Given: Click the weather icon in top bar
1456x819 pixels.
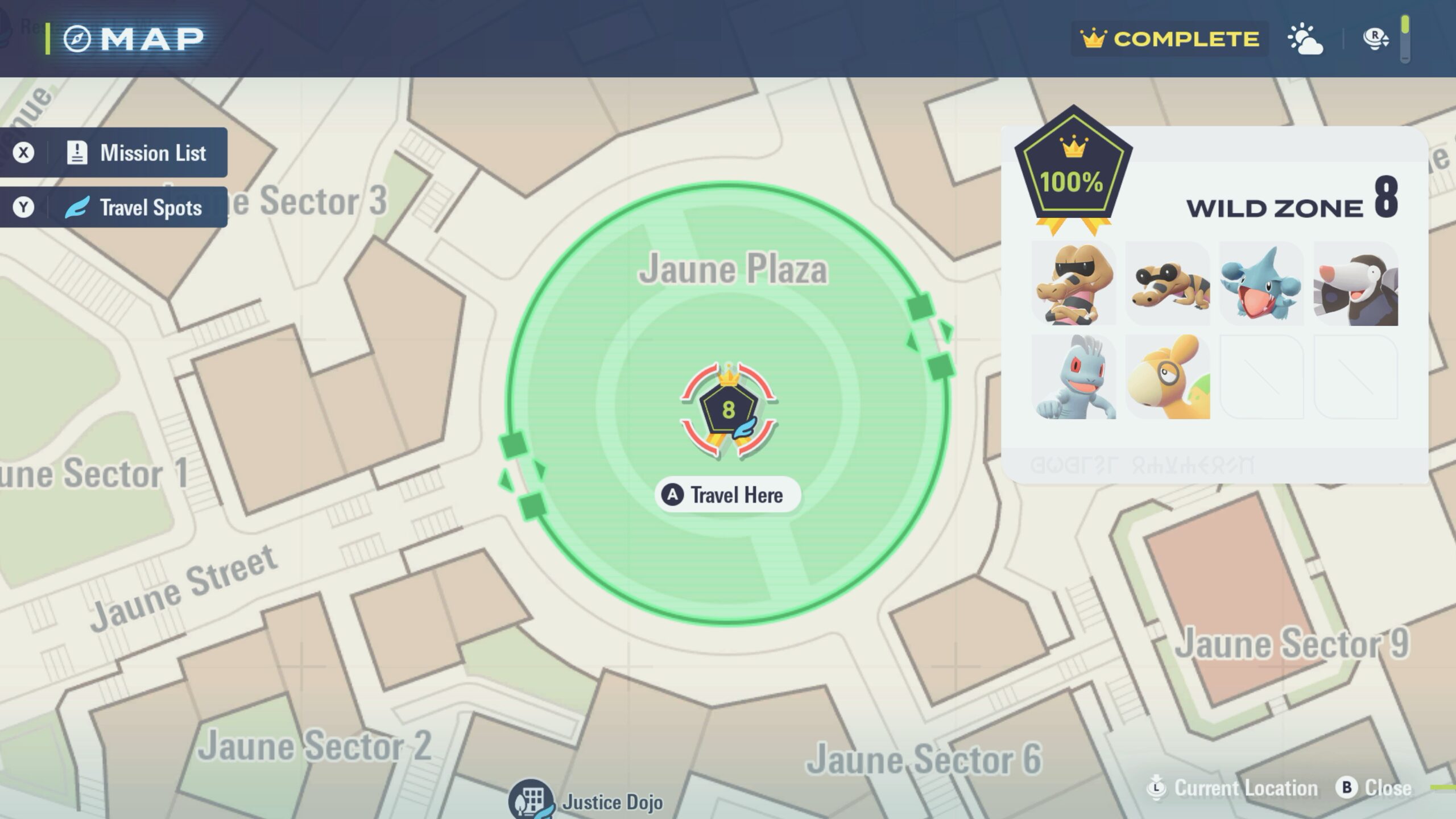Looking at the screenshot, I should 1305,39.
